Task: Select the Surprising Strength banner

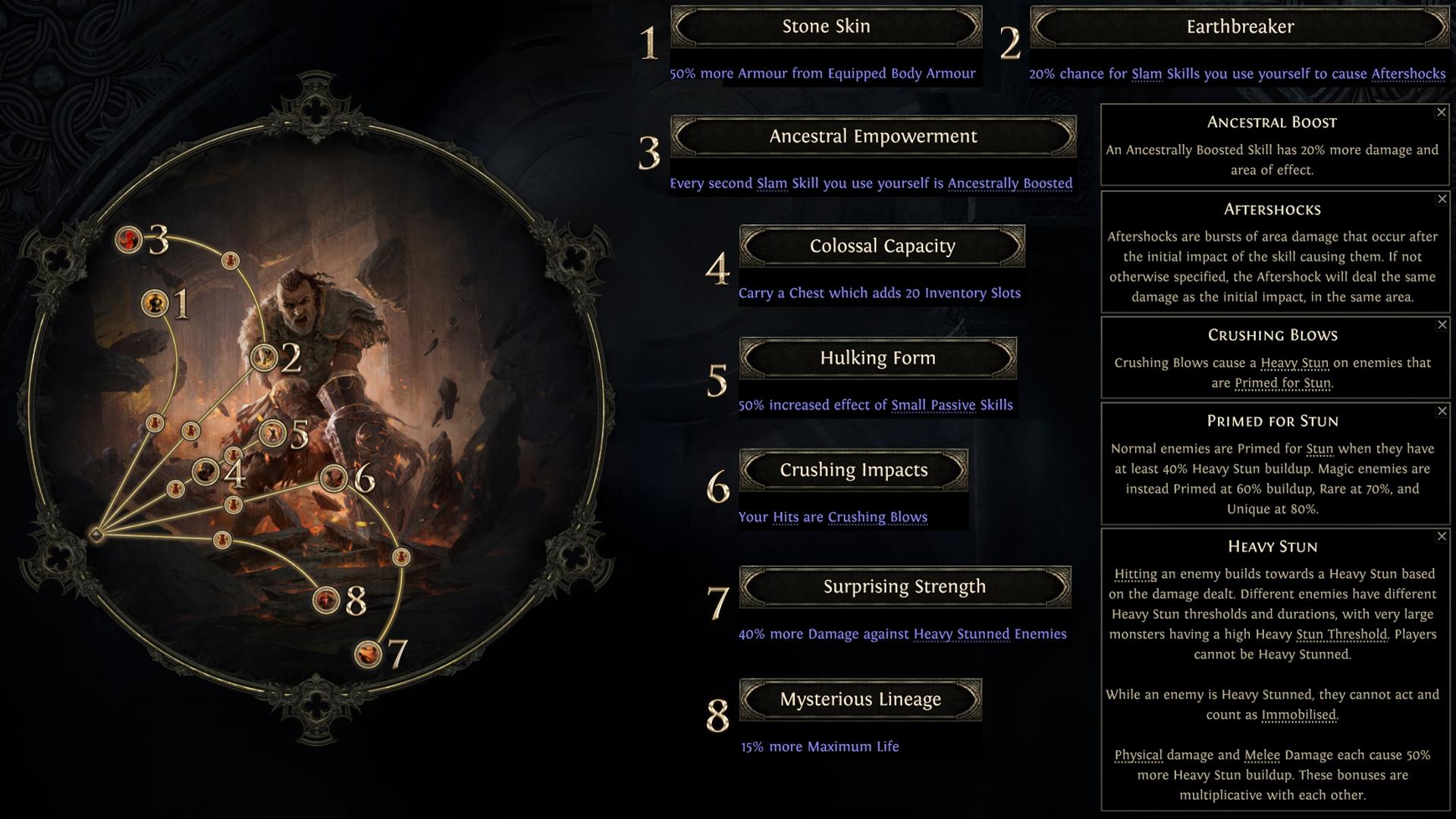Action: tap(905, 587)
